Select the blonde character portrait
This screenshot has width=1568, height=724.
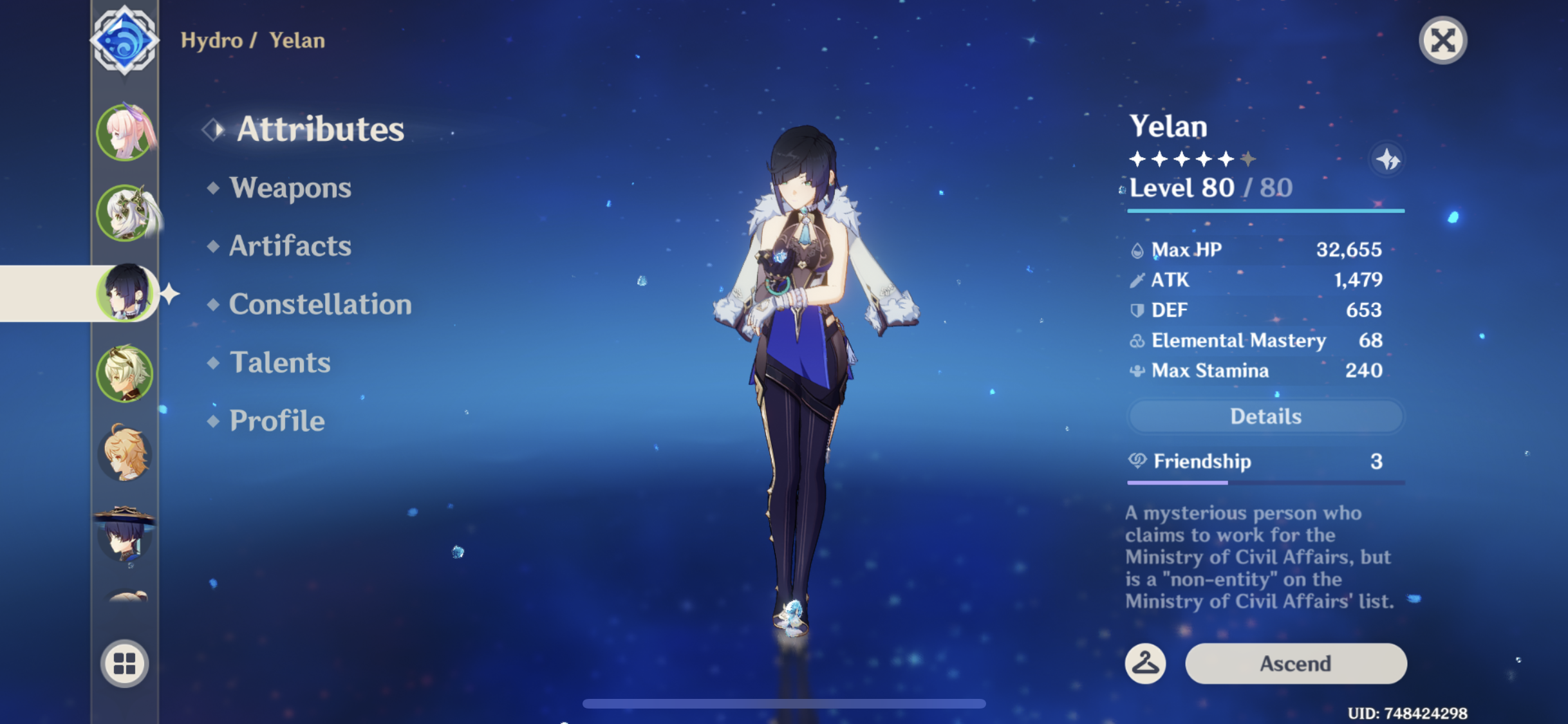click(125, 372)
